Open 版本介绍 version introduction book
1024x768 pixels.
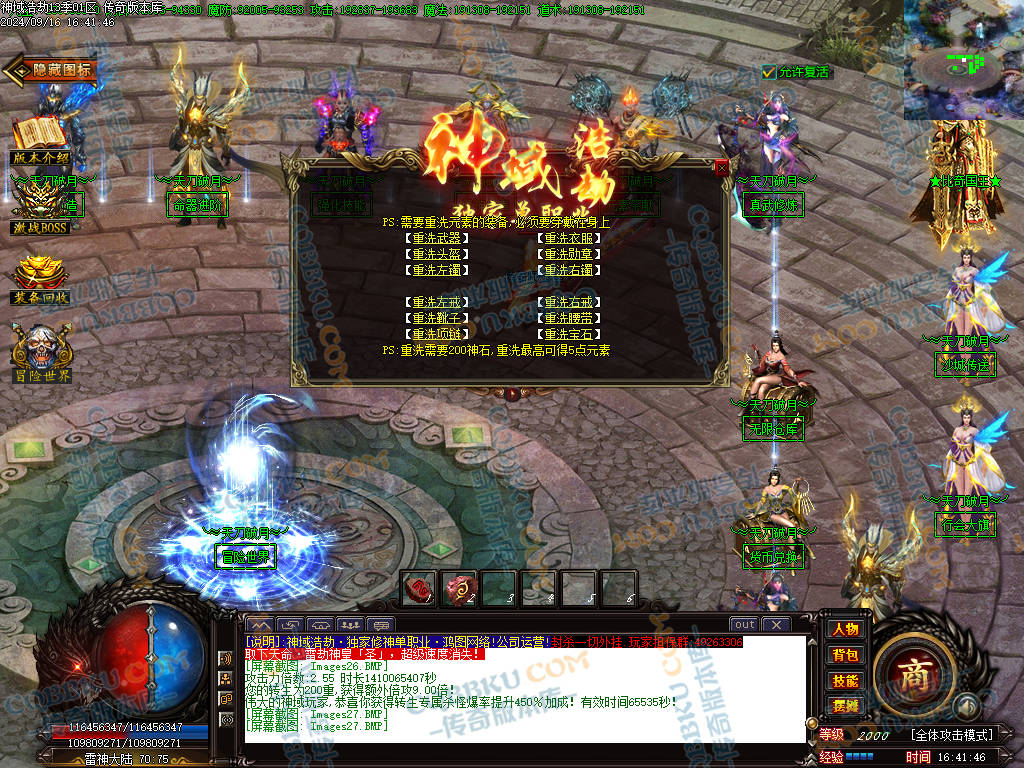[x=40, y=135]
